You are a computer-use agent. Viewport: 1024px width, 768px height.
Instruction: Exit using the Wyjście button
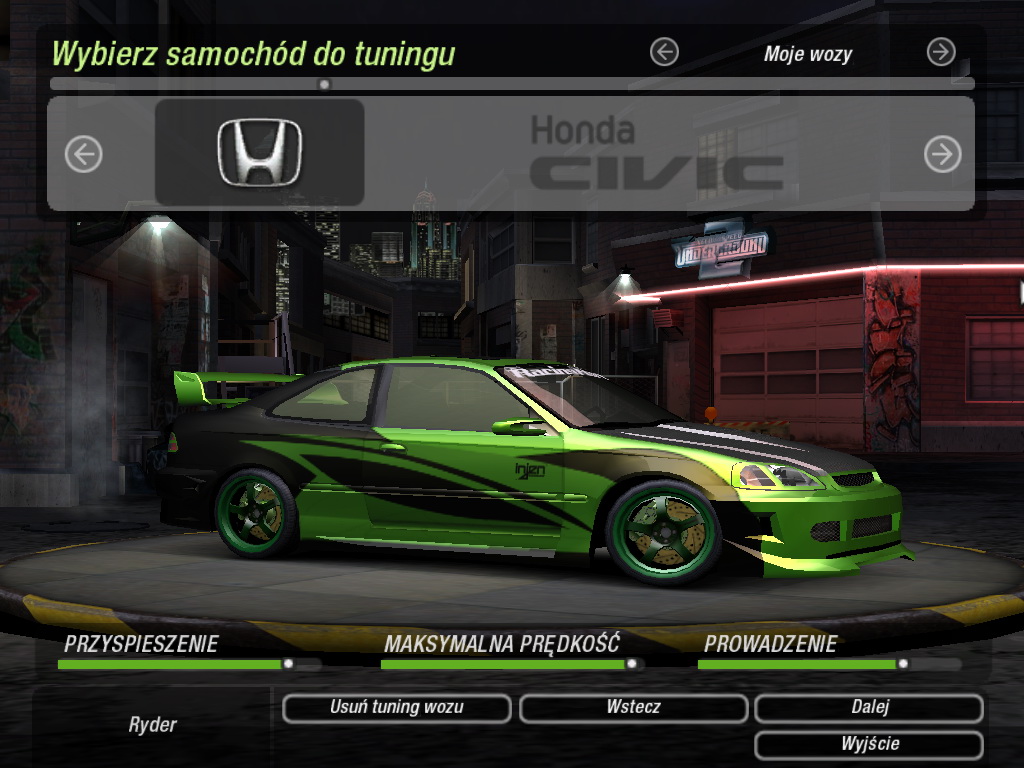[x=869, y=745]
